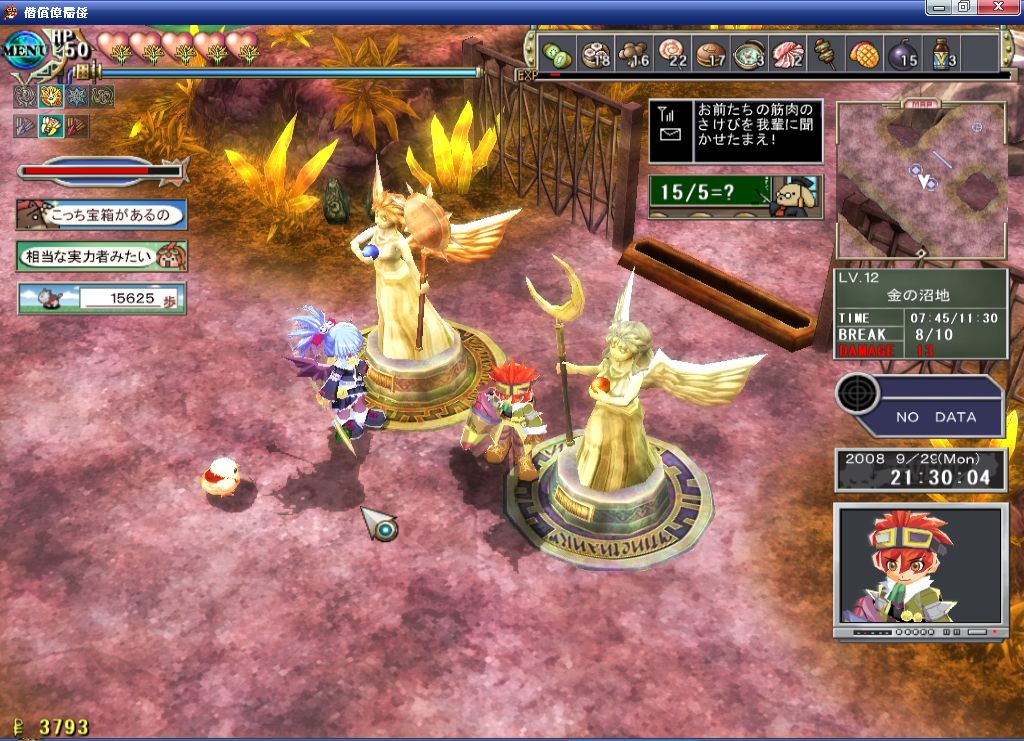The height and width of the screenshot is (741, 1024).
Task: Select the pancake item slot
Action: coord(710,53)
